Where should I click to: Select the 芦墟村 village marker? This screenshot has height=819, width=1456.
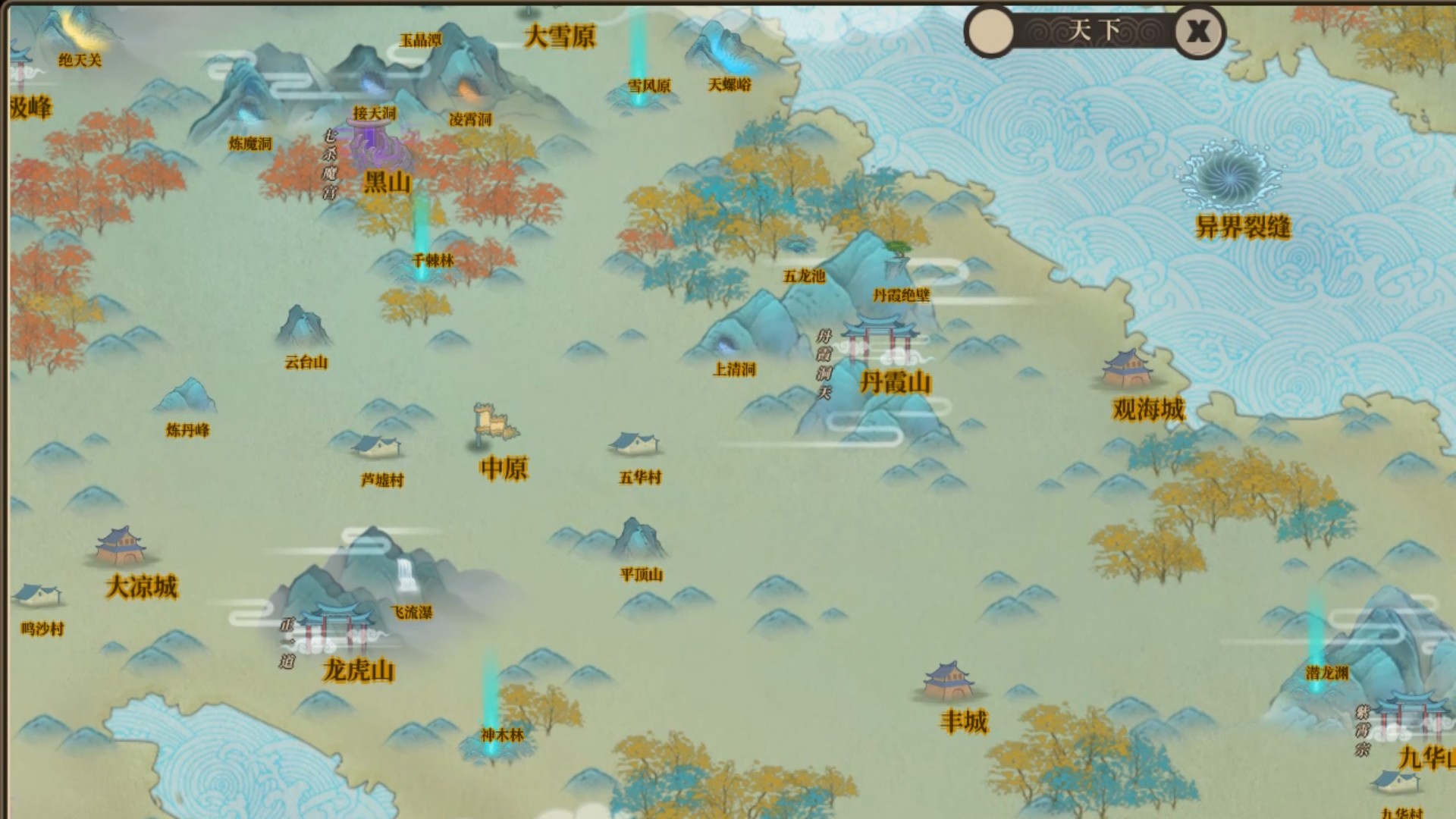pos(378,447)
